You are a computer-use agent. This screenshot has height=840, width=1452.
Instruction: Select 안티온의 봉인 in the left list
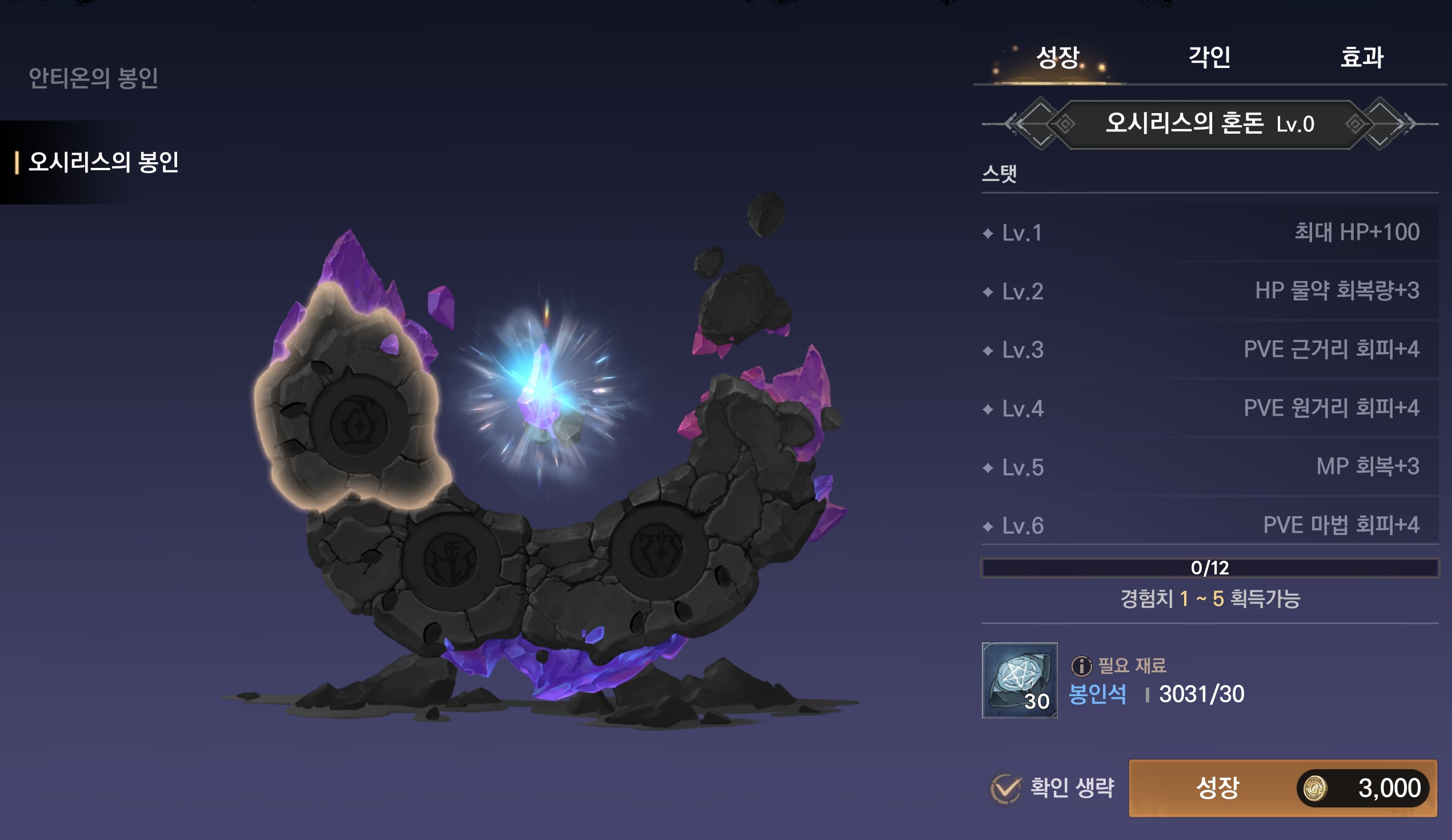pos(93,78)
